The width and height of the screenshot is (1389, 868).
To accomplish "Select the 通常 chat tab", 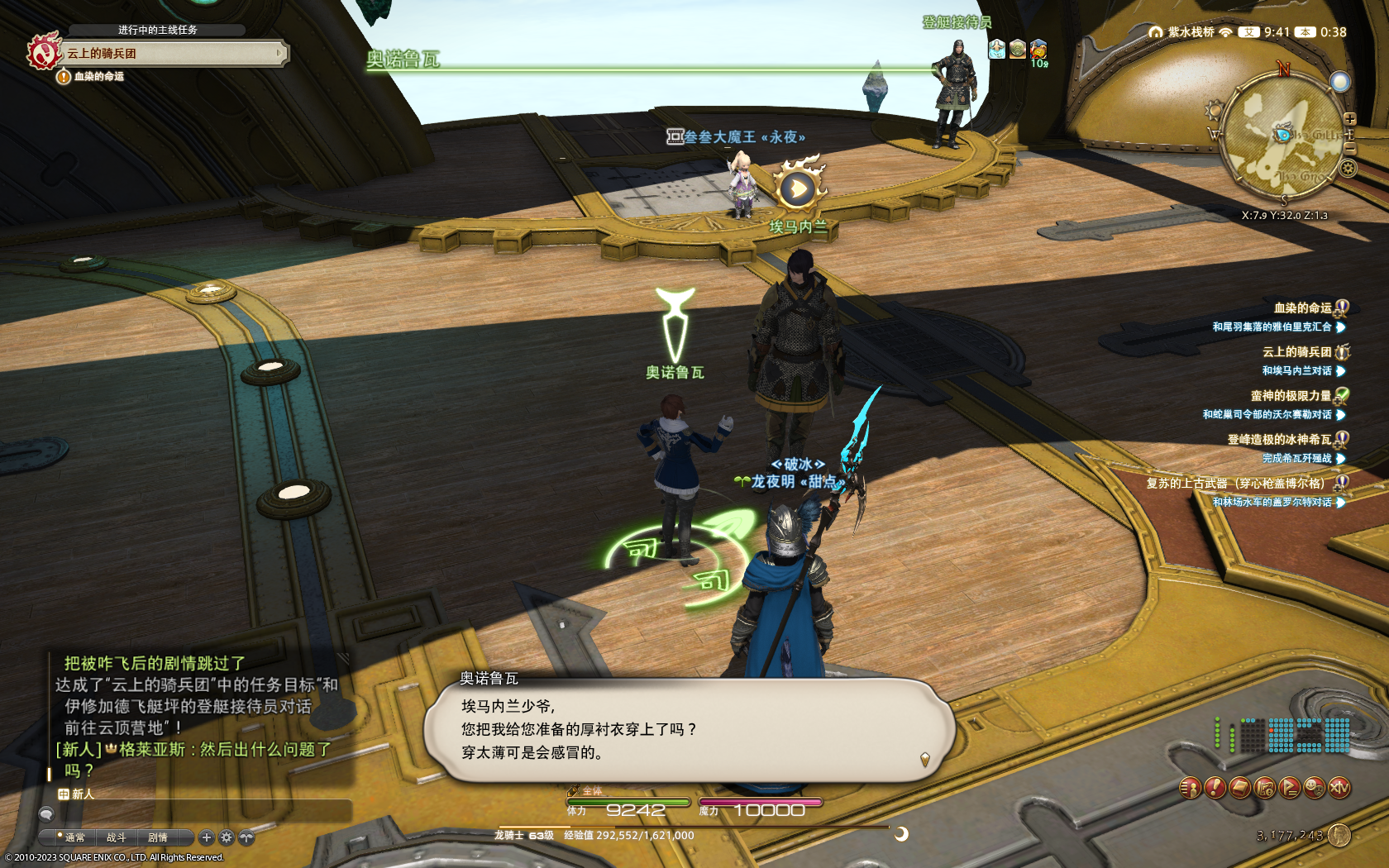I will [x=74, y=837].
